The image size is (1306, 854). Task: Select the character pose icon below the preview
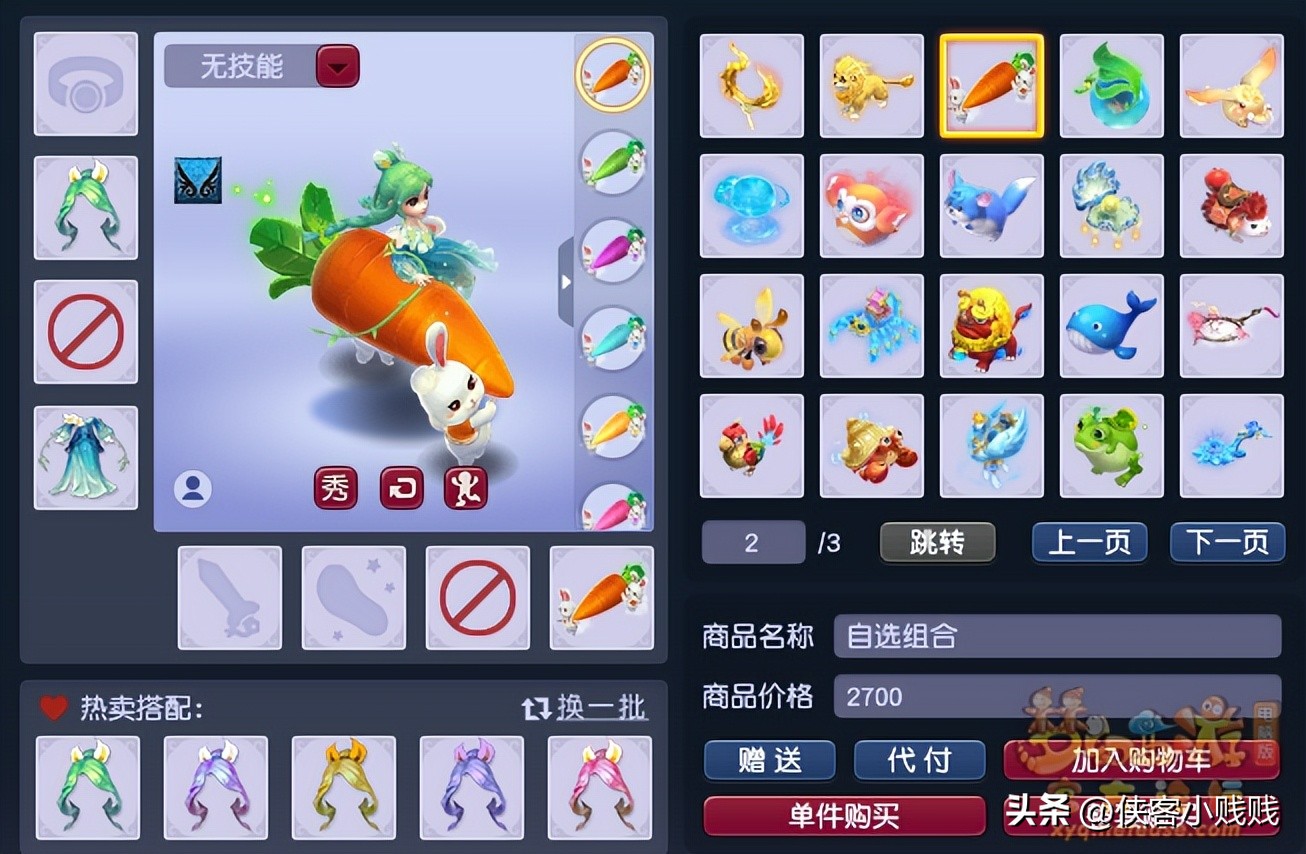tap(465, 490)
